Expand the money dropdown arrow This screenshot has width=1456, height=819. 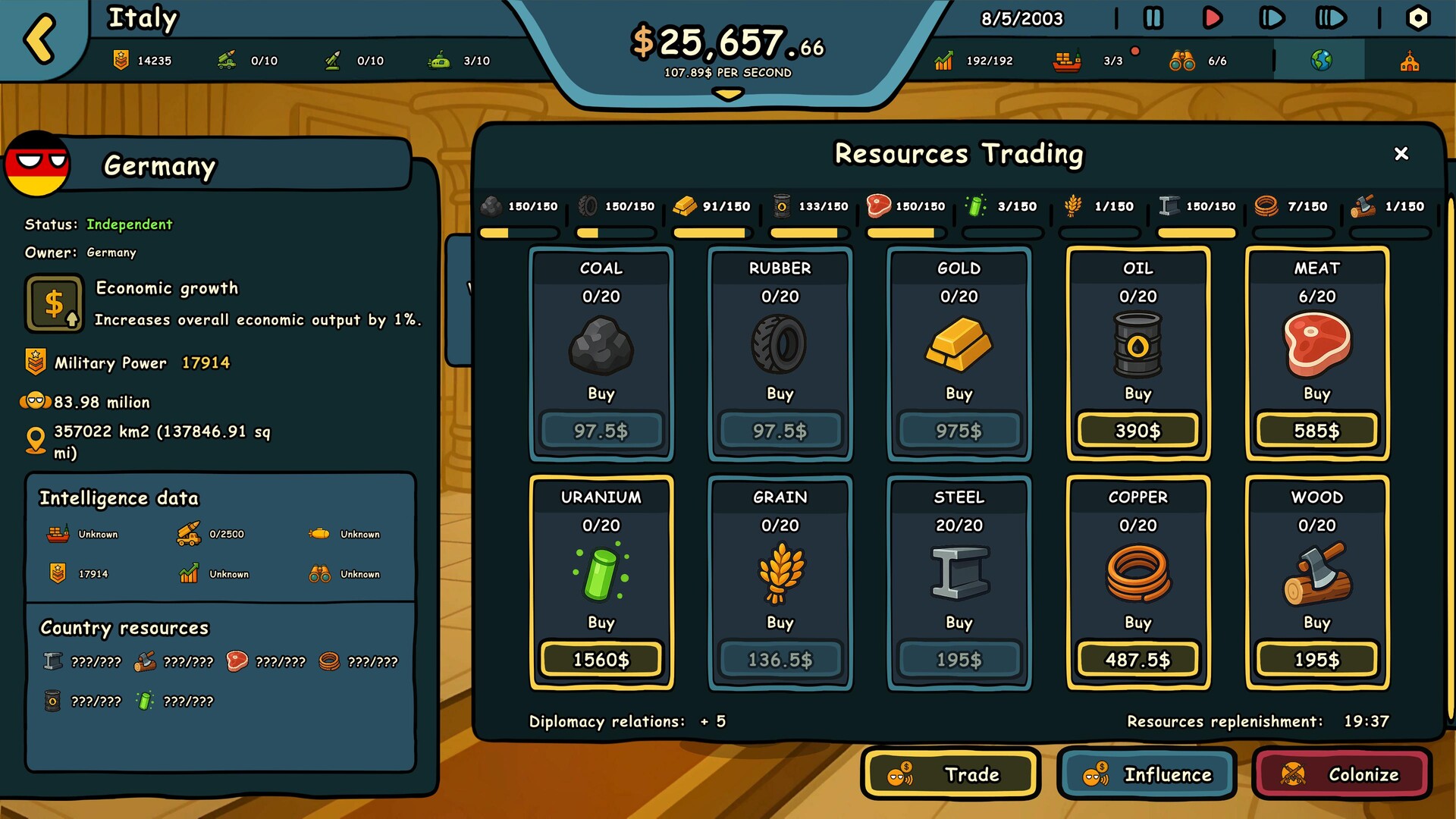point(728,94)
